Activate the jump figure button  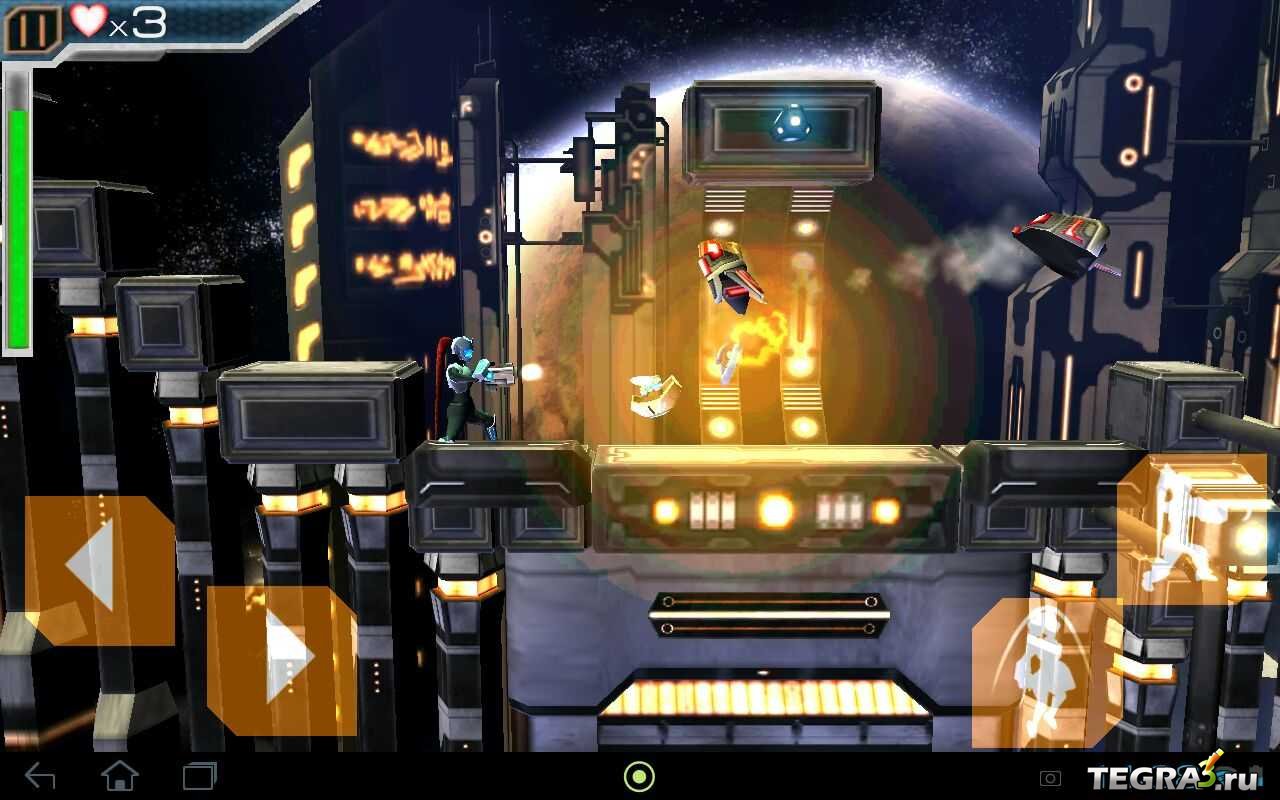pos(1047,672)
